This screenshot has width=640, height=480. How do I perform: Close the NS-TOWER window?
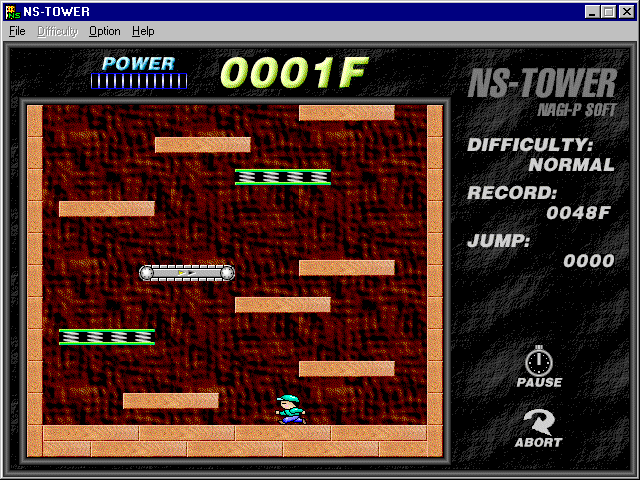coord(626,12)
